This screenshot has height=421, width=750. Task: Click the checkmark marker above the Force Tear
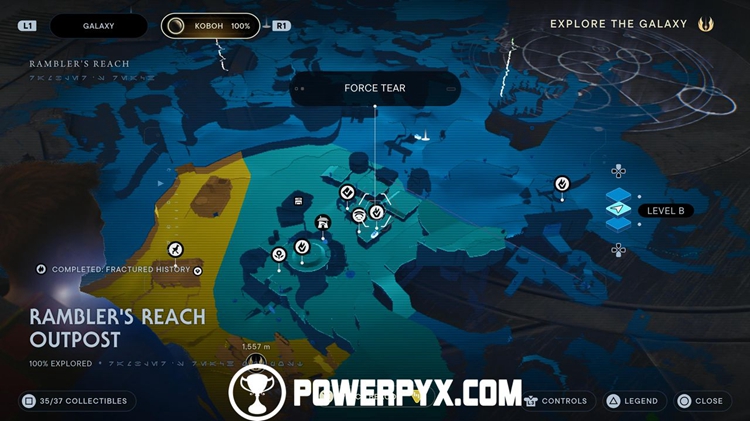tap(347, 191)
